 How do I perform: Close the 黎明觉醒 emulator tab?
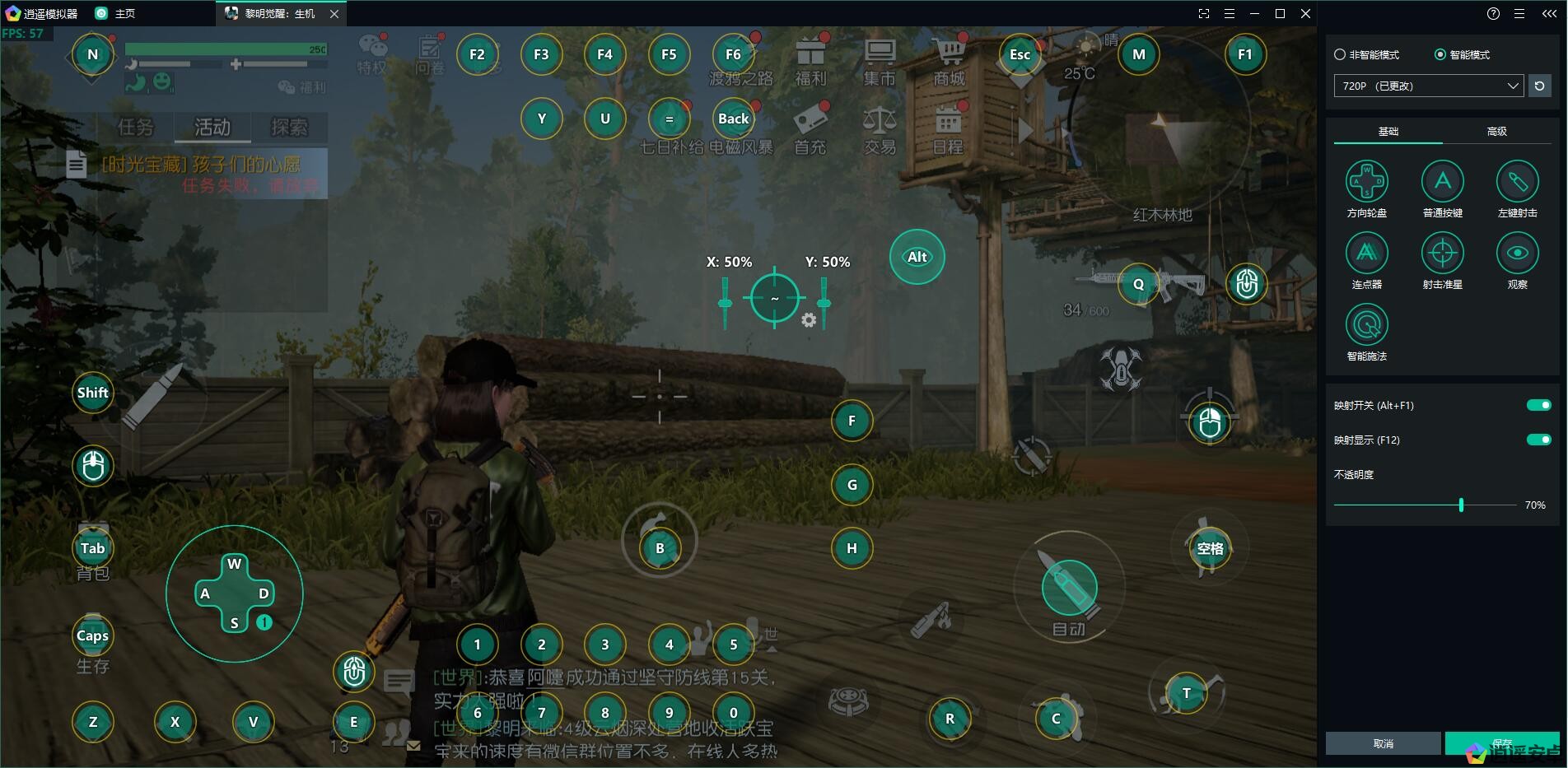coord(334,14)
